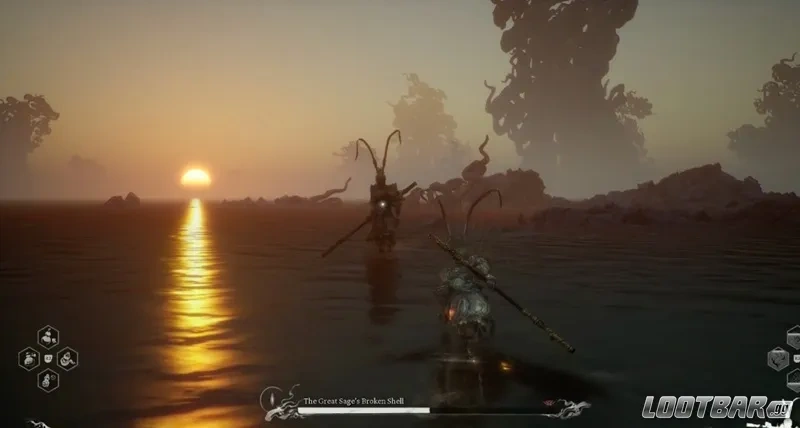Use the pouch item in left hexagon slot
Screen dimensions: 800x428
point(30,358)
